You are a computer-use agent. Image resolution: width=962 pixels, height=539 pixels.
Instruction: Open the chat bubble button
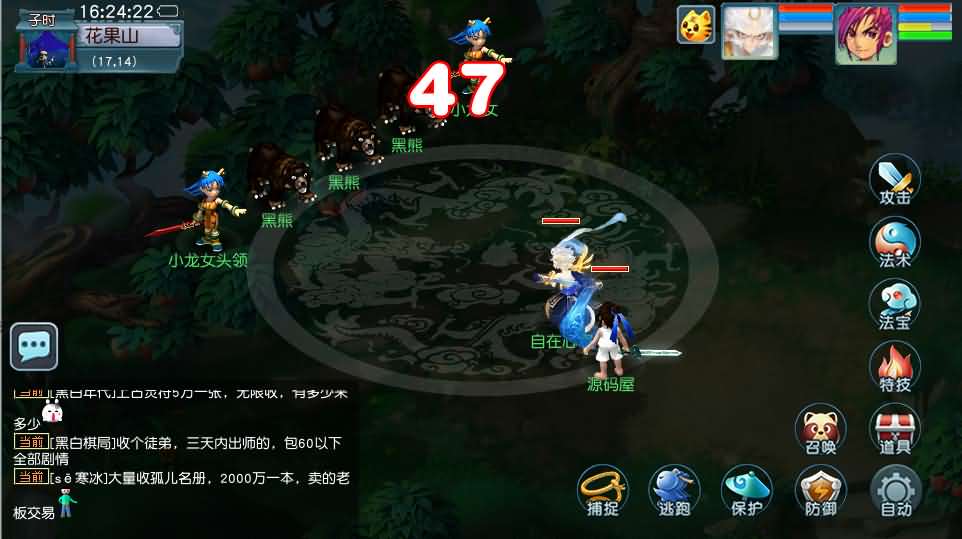tap(34, 347)
